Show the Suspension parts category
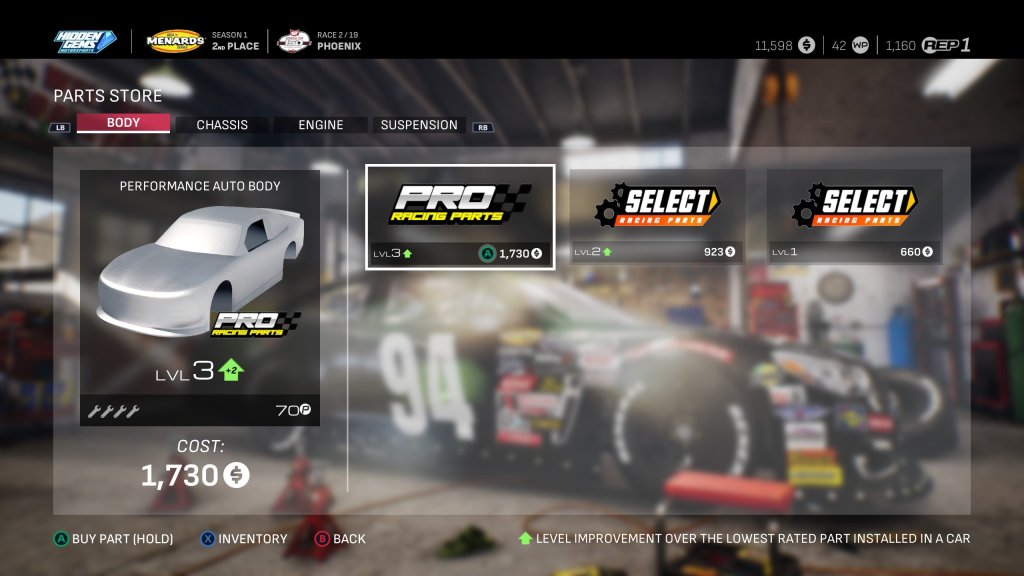Image resolution: width=1024 pixels, height=576 pixels. 419,125
